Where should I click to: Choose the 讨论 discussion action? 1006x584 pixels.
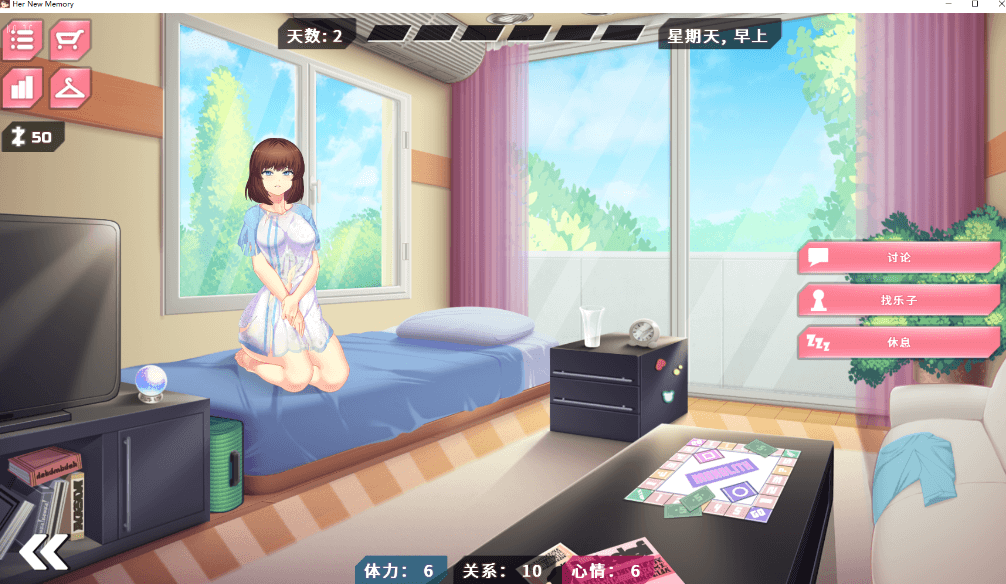[x=898, y=257]
